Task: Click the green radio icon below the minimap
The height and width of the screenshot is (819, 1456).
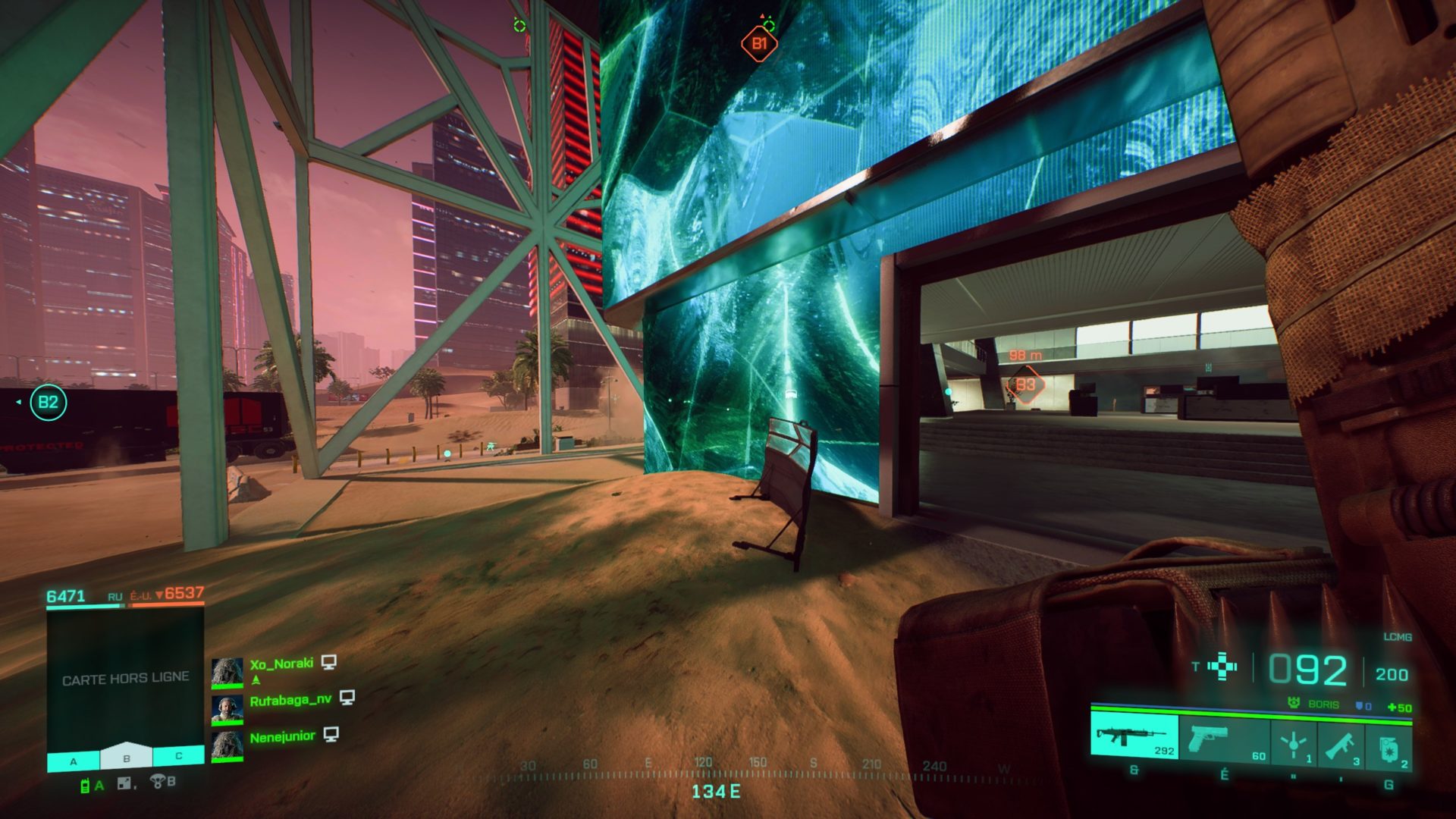Action: pyautogui.click(x=85, y=786)
